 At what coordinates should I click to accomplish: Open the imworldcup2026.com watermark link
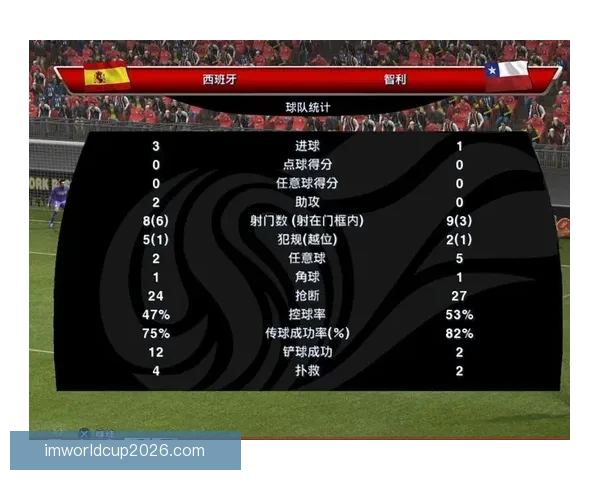(125, 451)
